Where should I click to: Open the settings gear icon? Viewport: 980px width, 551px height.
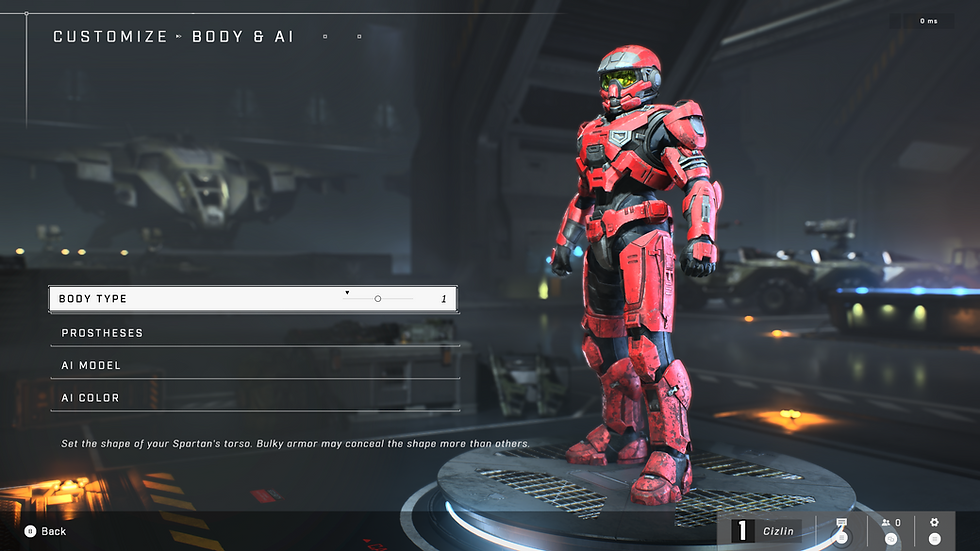[x=934, y=523]
